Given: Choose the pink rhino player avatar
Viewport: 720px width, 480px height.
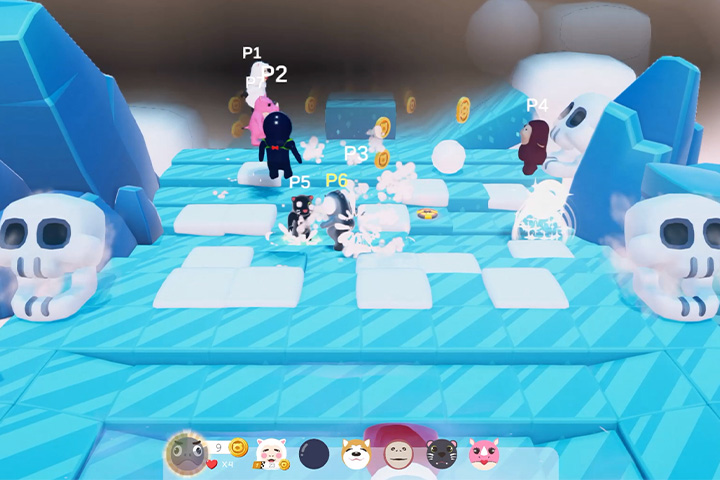Looking at the screenshot, I should [x=484, y=453].
